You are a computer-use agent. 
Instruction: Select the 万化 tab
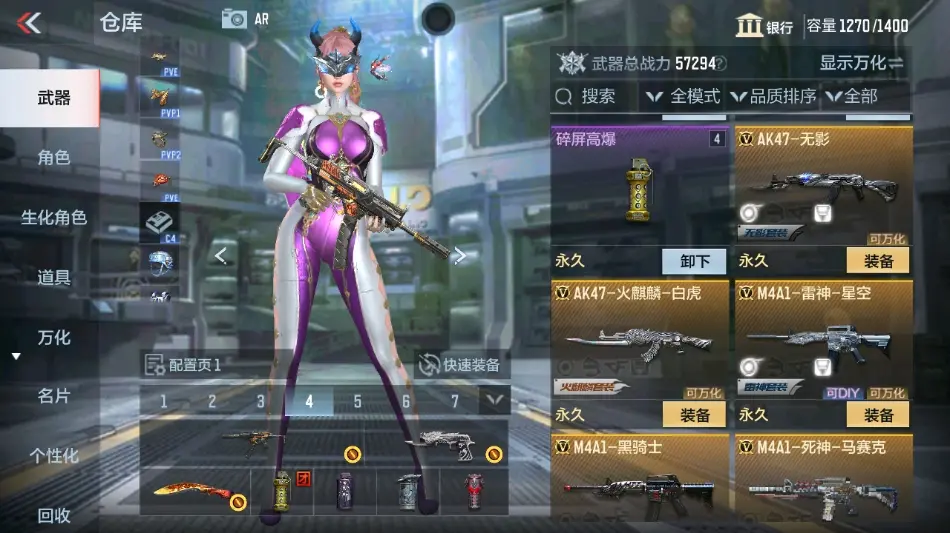(x=53, y=337)
